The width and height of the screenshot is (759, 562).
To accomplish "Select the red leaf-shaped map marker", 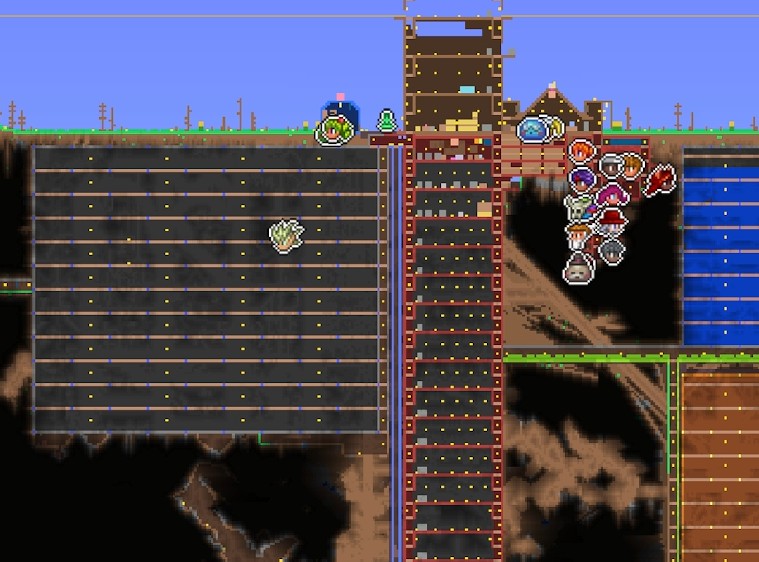I will click(658, 180).
